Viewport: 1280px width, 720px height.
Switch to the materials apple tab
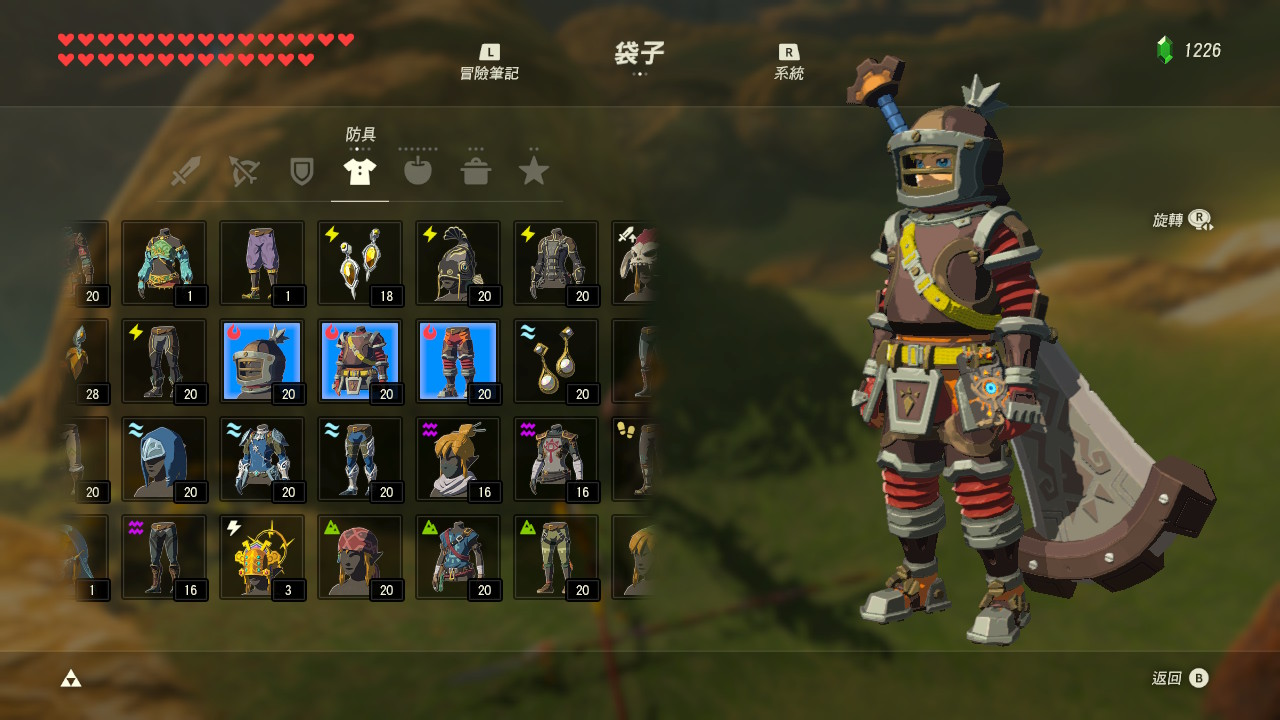pyautogui.click(x=417, y=170)
